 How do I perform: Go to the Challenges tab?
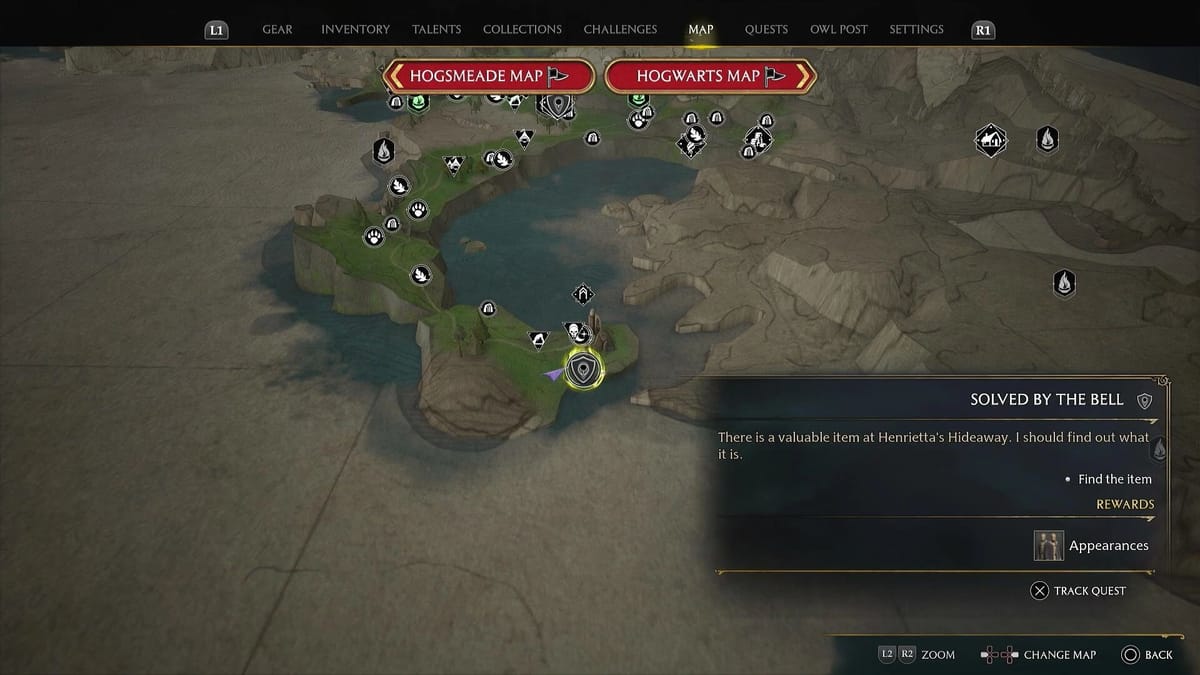click(620, 30)
